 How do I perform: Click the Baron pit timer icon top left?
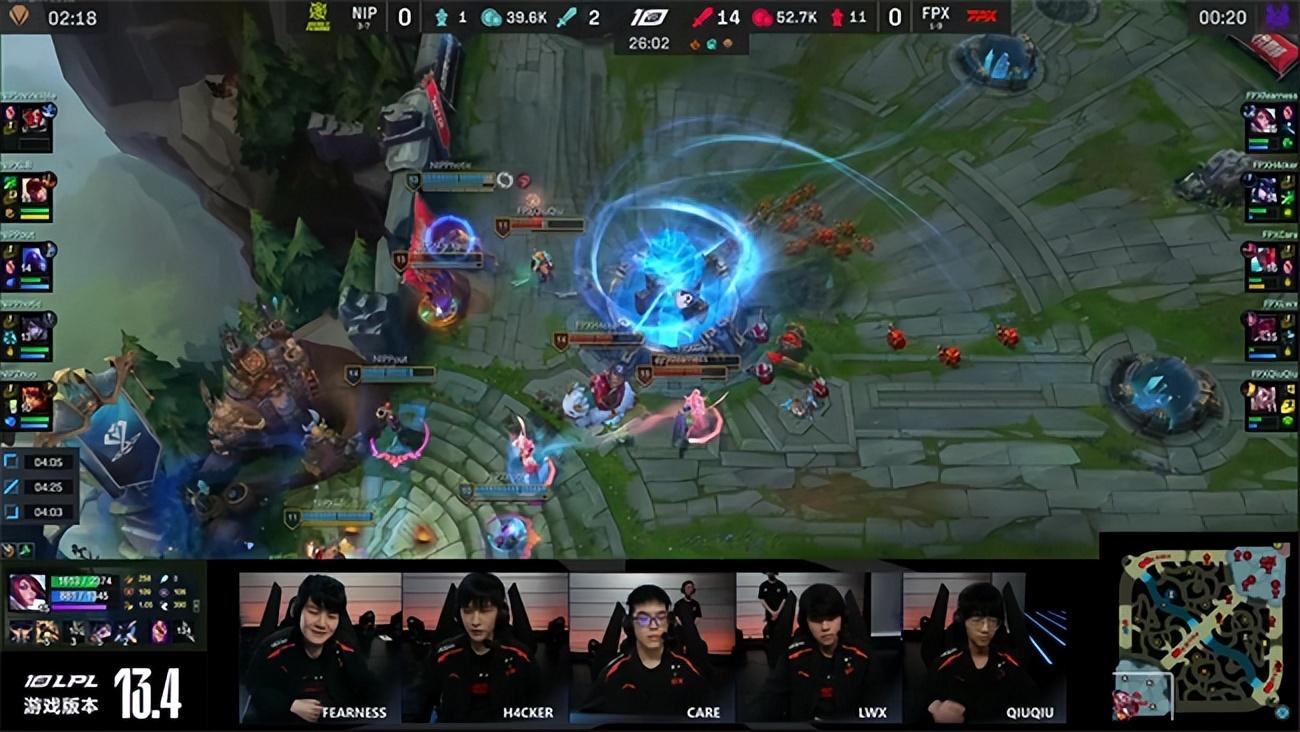click(20, 16)
